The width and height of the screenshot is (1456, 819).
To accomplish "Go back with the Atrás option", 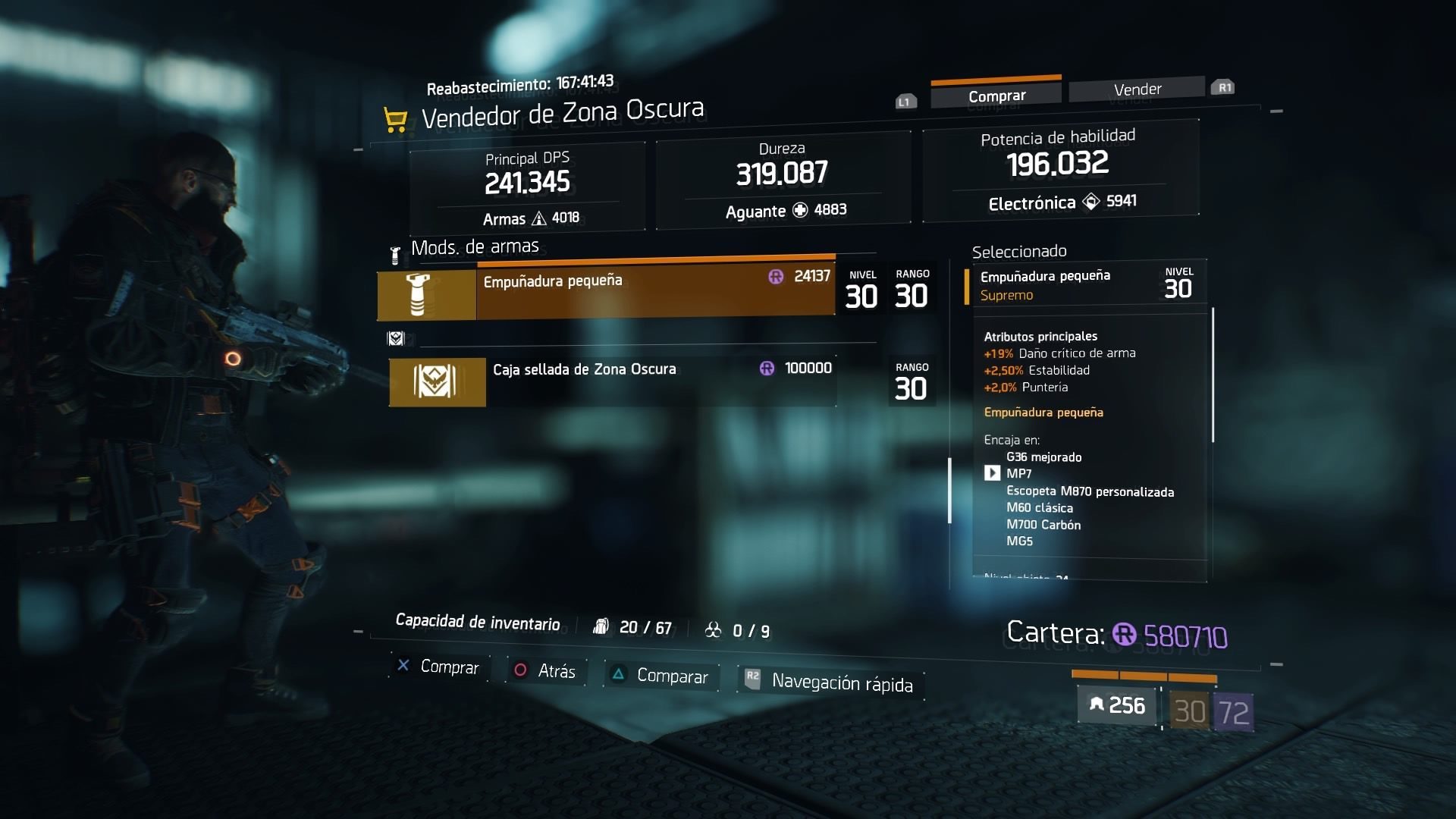I will pyautogui.click(x=546, y=671).
